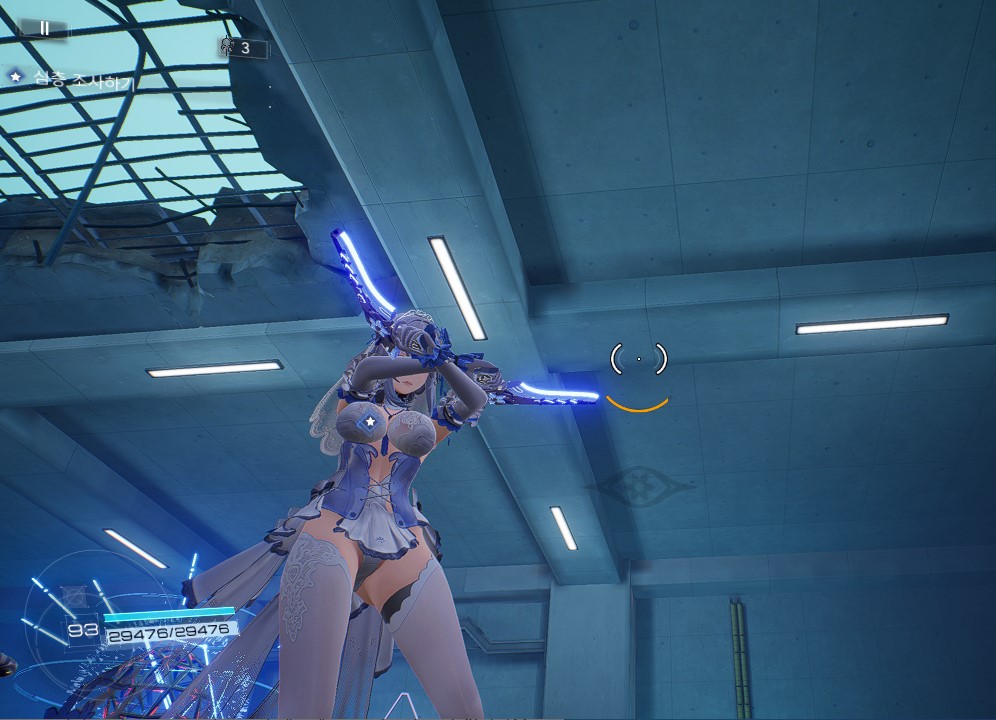The width and height of the screenshot is (996, 720).
Task: Pause the game with the pause button
Action: (x=44, y=28)
